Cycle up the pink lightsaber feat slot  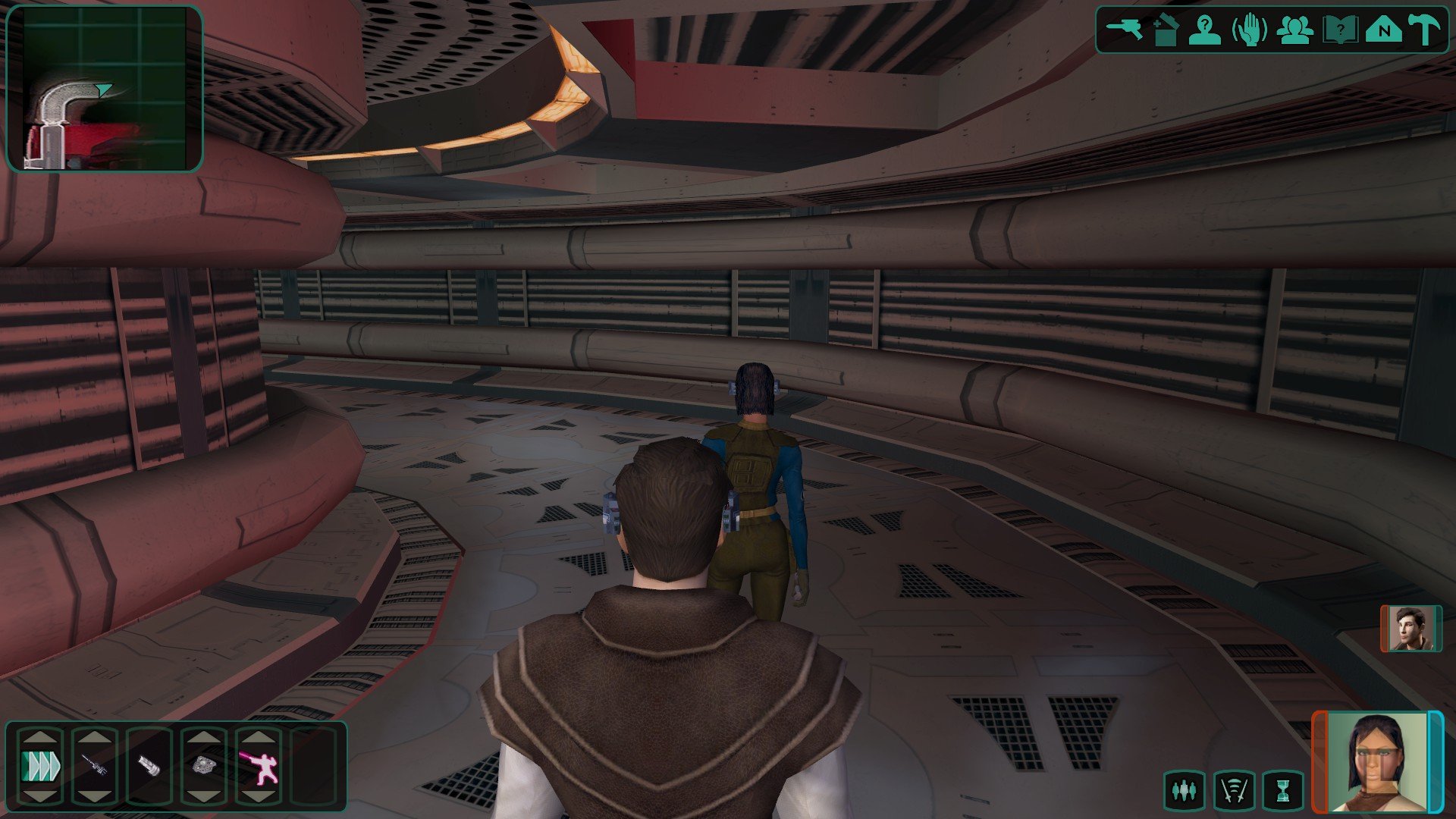click(x=258, y=737)
